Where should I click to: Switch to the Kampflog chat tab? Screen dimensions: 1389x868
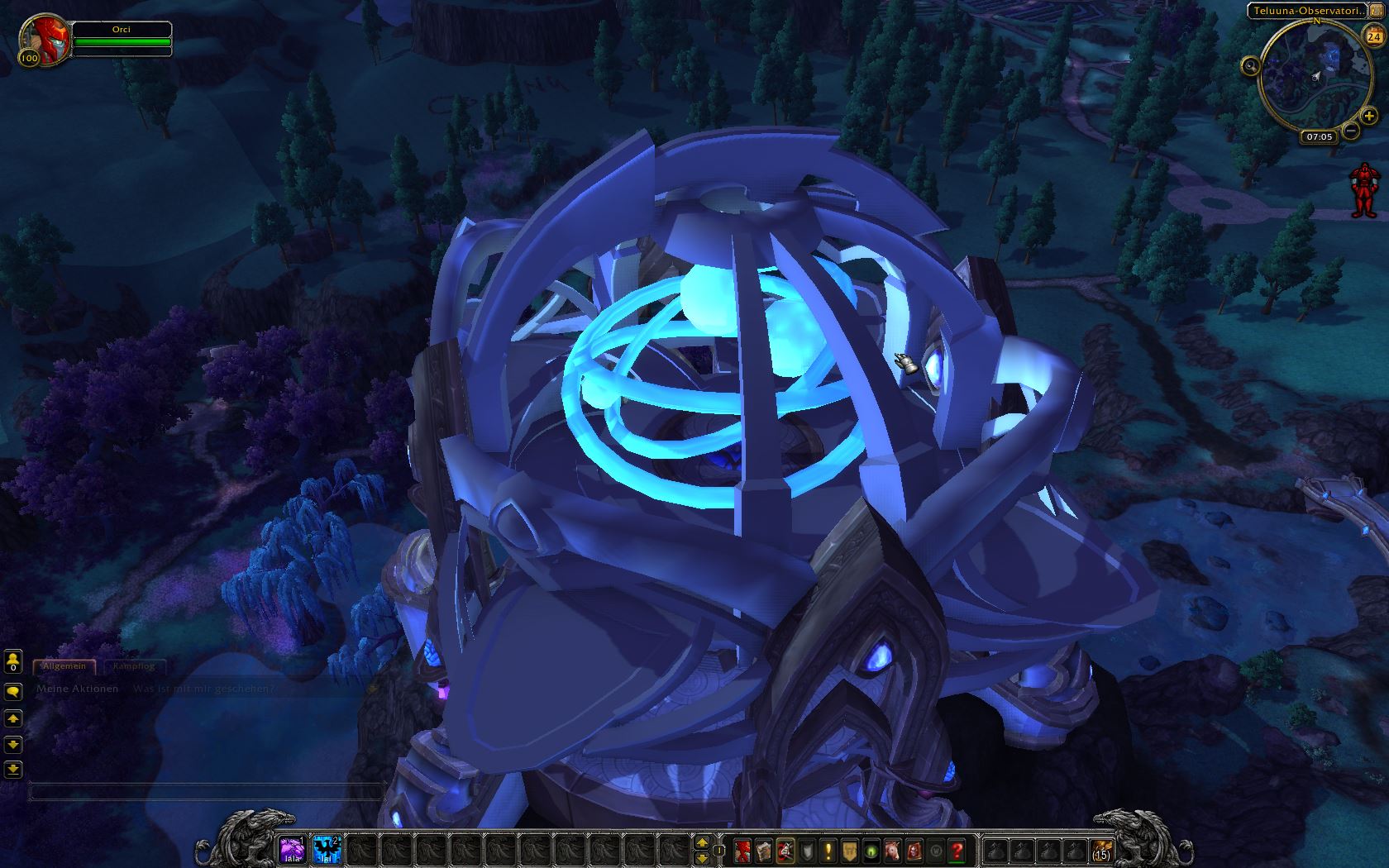point(132,665)
